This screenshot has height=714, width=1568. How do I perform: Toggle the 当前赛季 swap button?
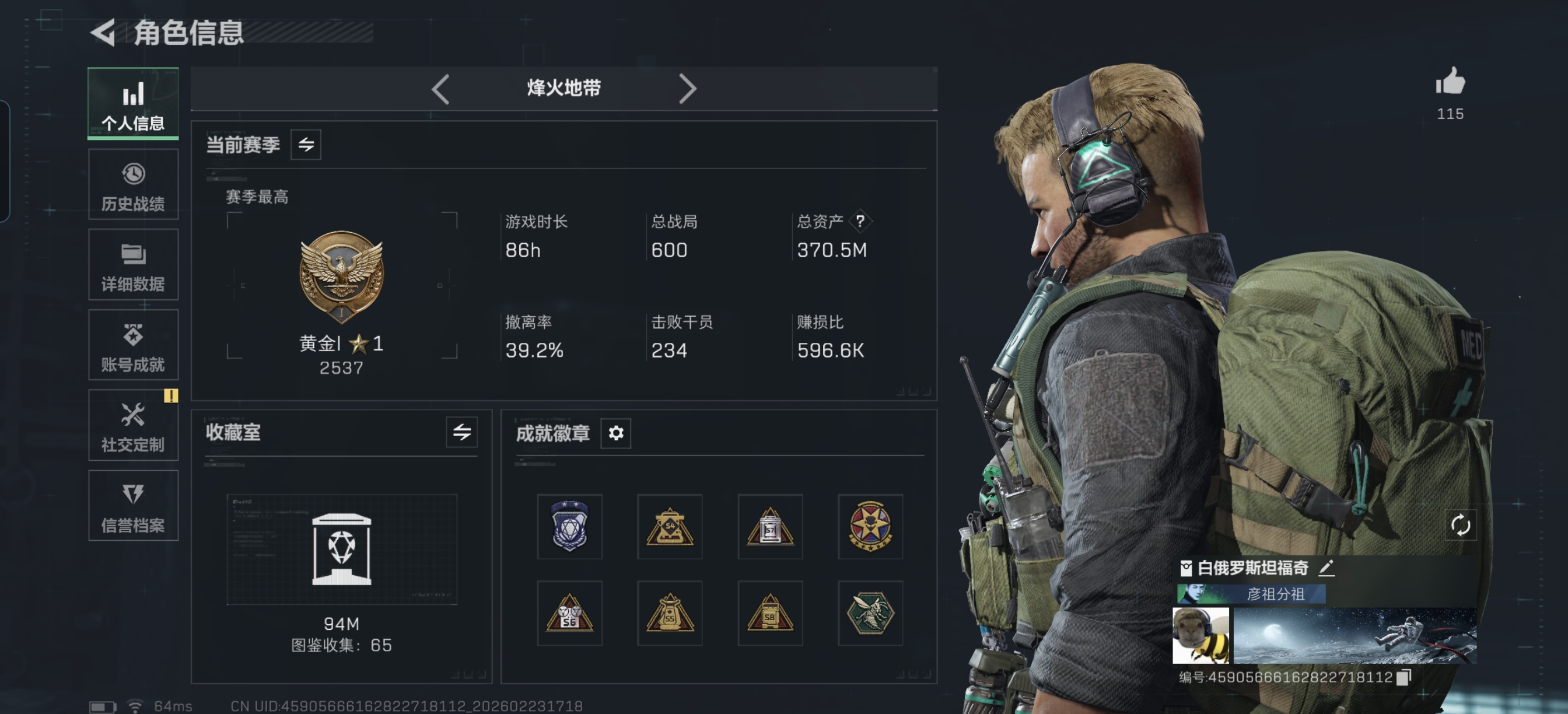click(x=306, y=145)
